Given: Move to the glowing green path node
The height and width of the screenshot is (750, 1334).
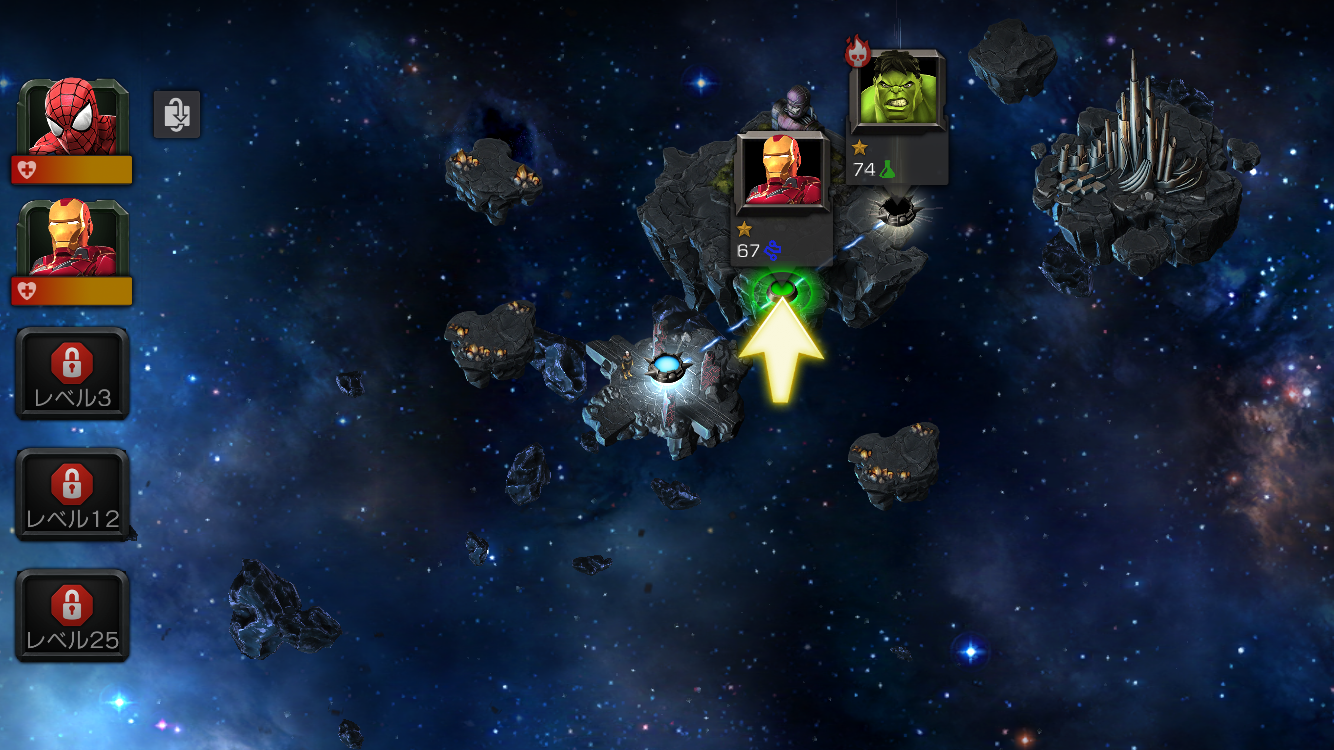Looking at the screenshot, I should (783, 291).
